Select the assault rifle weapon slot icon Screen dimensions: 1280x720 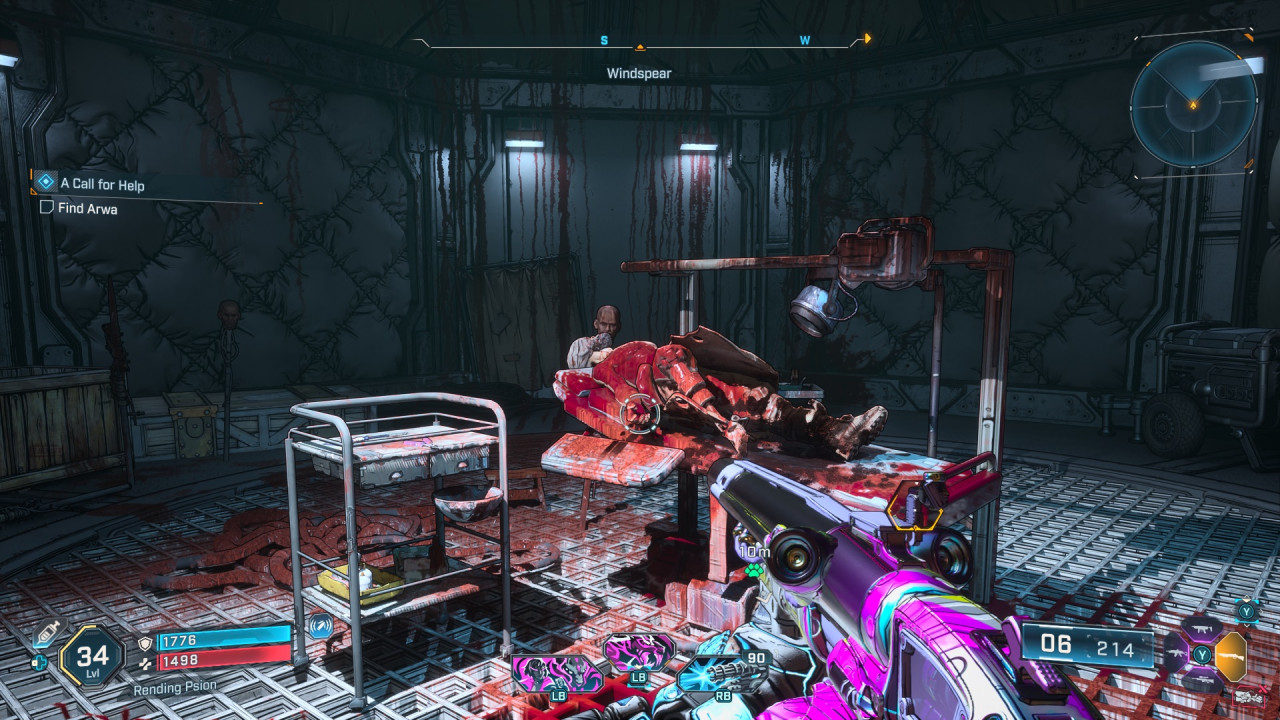coord(1176,654)
